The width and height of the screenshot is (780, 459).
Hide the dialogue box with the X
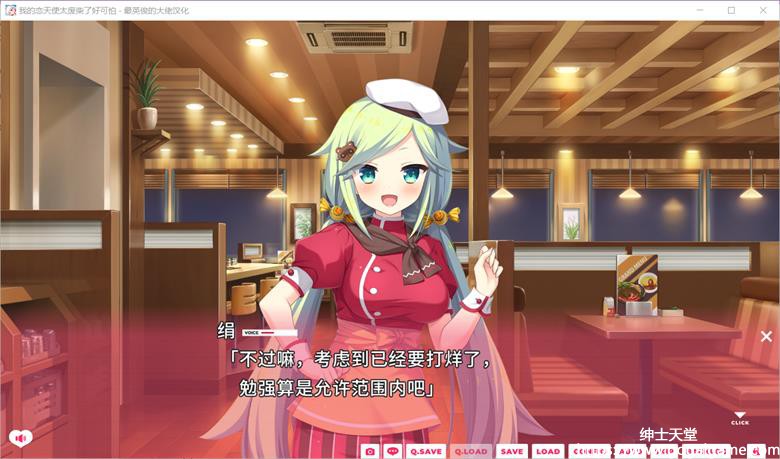[x=766, y=337]
